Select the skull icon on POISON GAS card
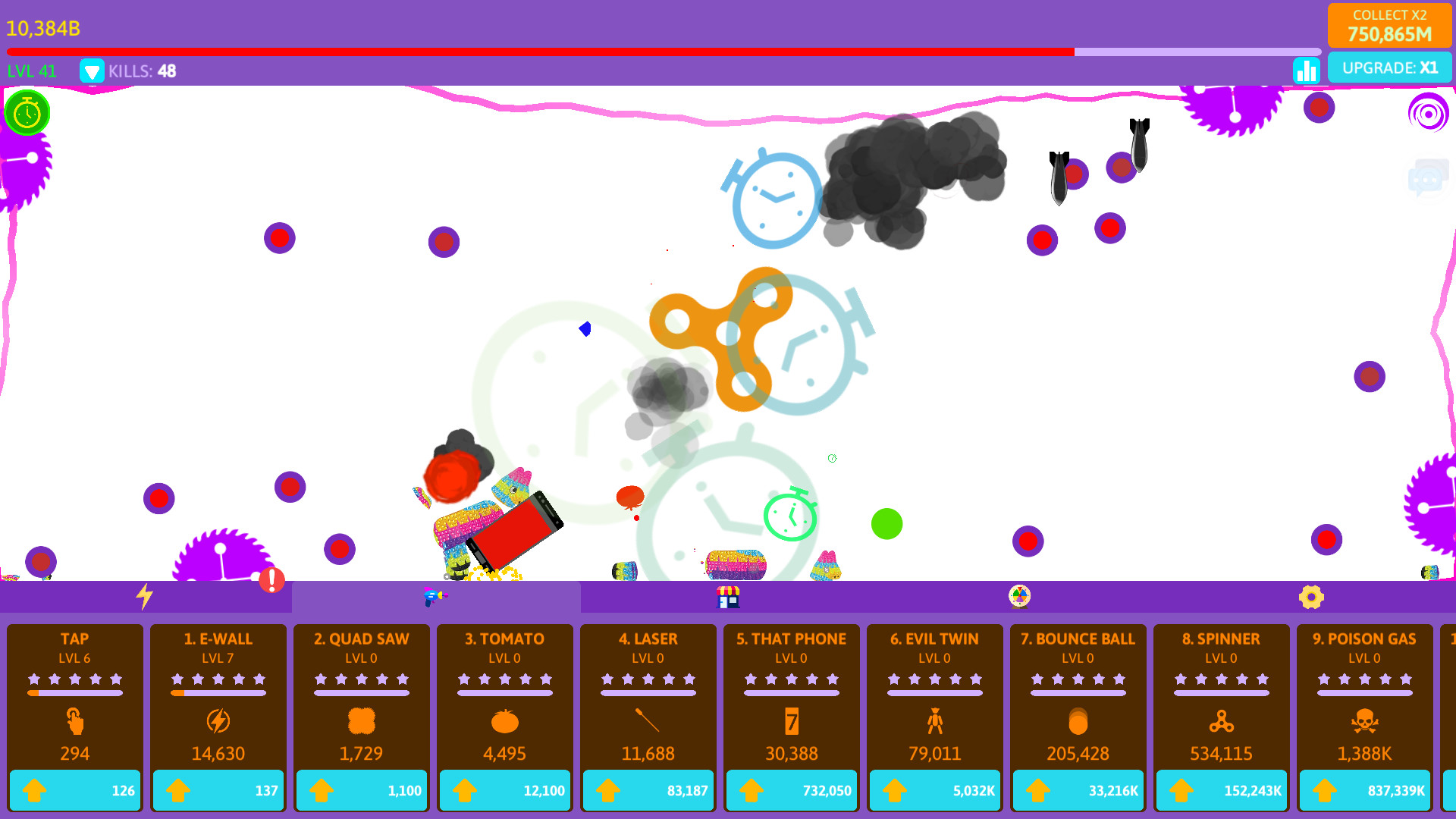Viewport: 1456px width, 819px height. 1363,721
